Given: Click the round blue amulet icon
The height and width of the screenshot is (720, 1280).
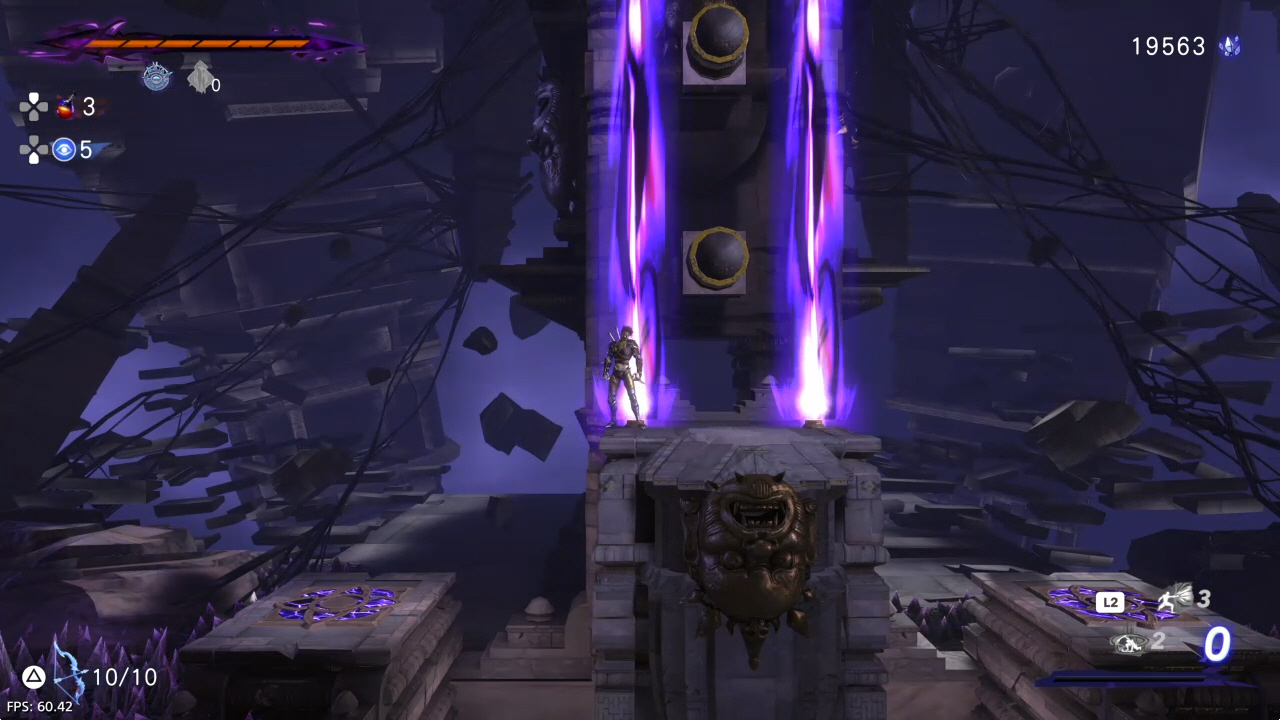Looking at the screenshot, I should tap(157, 77).
